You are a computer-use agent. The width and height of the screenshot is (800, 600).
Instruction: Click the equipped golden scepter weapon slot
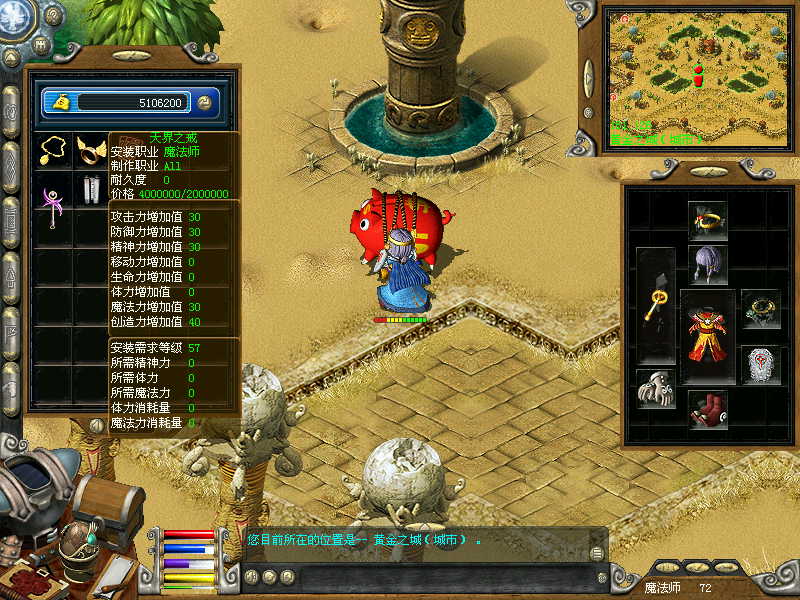pyautogui.click(x=656, y=305)
